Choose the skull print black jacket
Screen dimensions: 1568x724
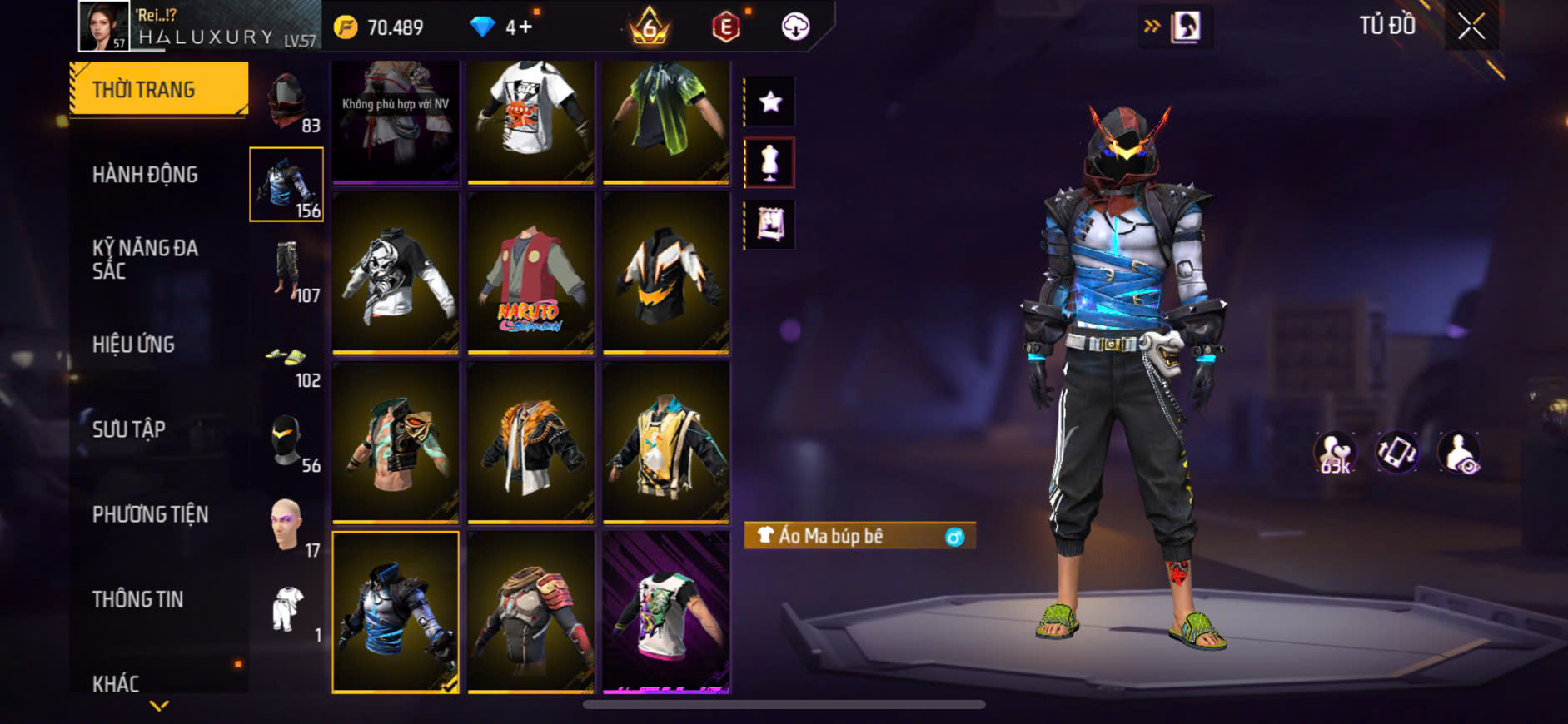point(396,273)
